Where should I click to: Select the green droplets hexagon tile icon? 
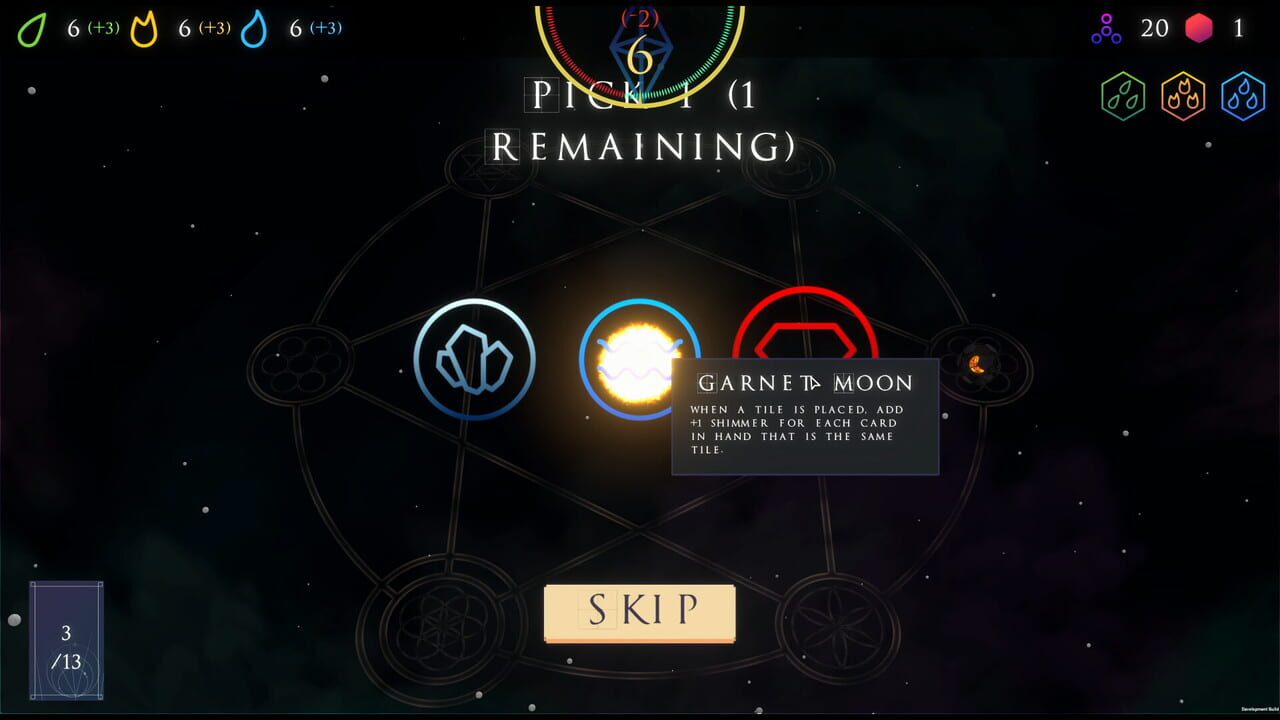1123,96
